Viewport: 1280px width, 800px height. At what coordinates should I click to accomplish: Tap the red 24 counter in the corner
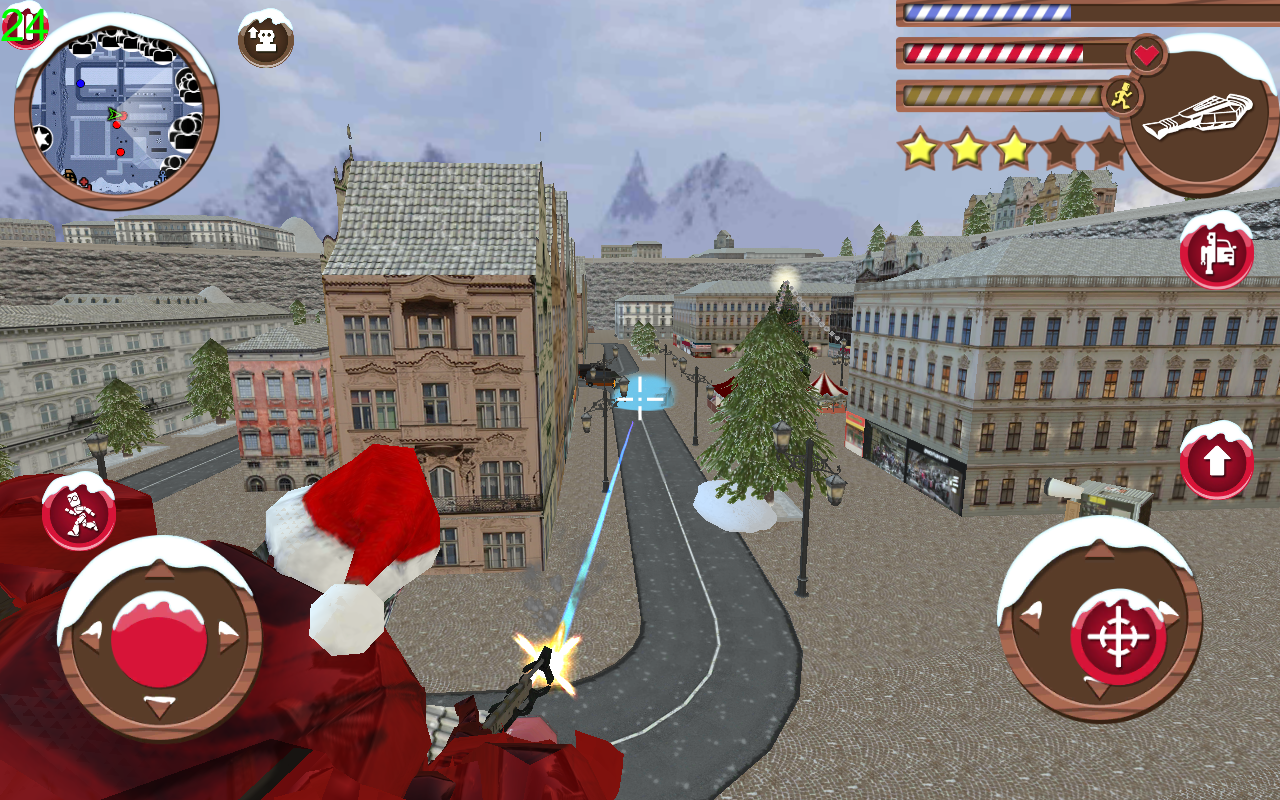pyautogui.click(x=25, y=25)
